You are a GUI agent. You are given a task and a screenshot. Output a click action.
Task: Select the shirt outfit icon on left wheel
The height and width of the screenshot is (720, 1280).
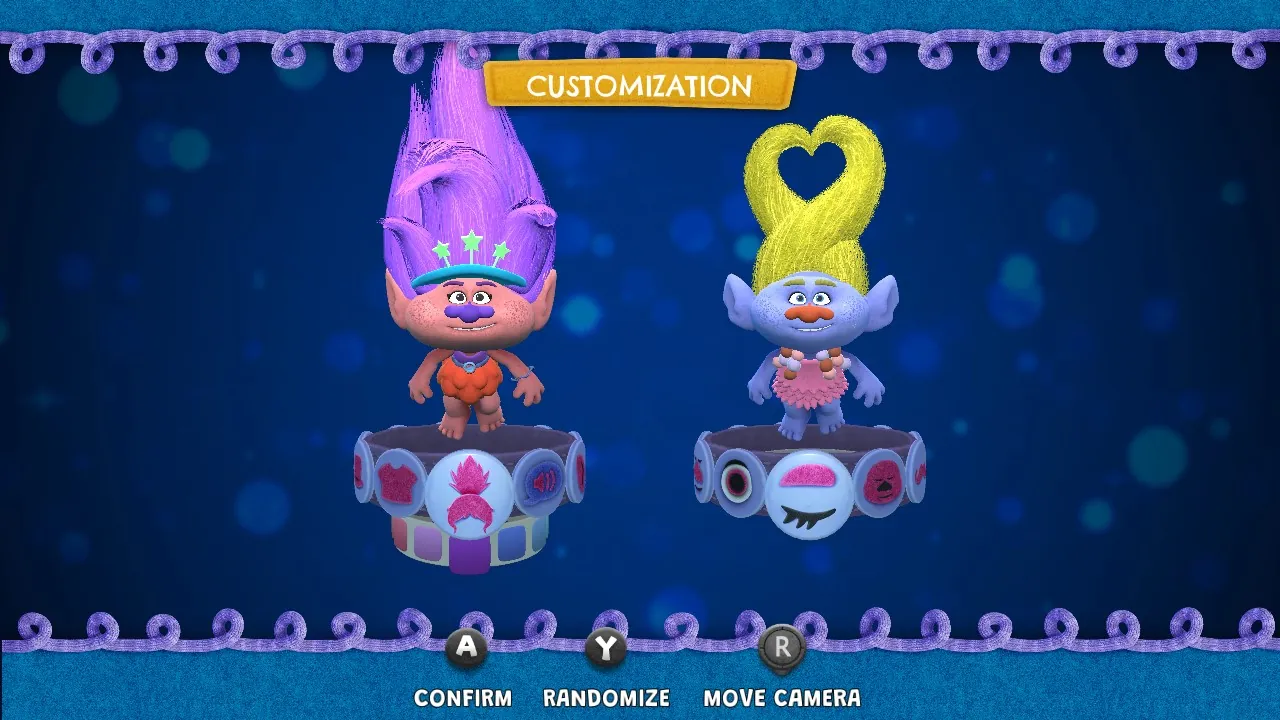(398, 482)
